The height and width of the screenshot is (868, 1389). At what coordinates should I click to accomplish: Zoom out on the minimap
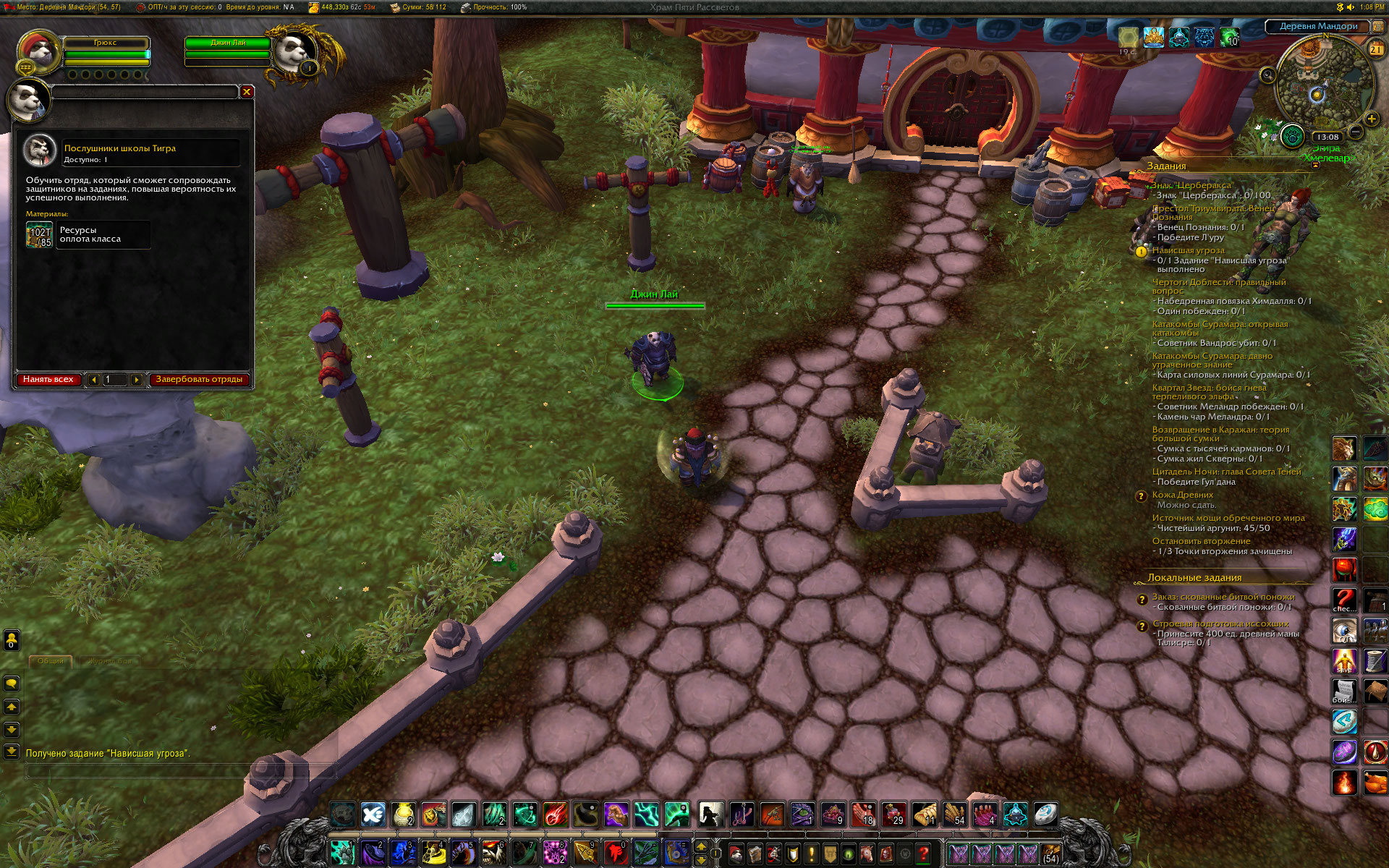click(1356, 132)
